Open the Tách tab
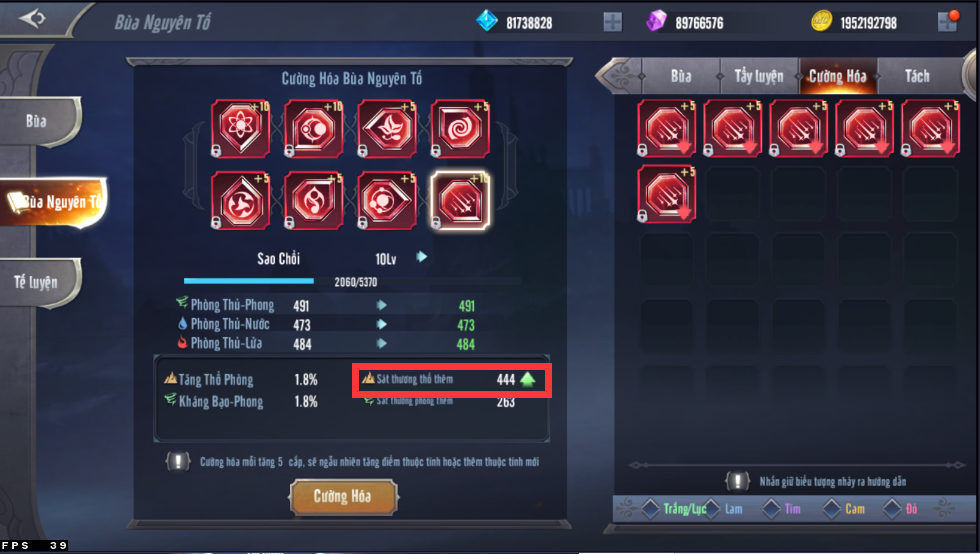 (x=916, y=76)
